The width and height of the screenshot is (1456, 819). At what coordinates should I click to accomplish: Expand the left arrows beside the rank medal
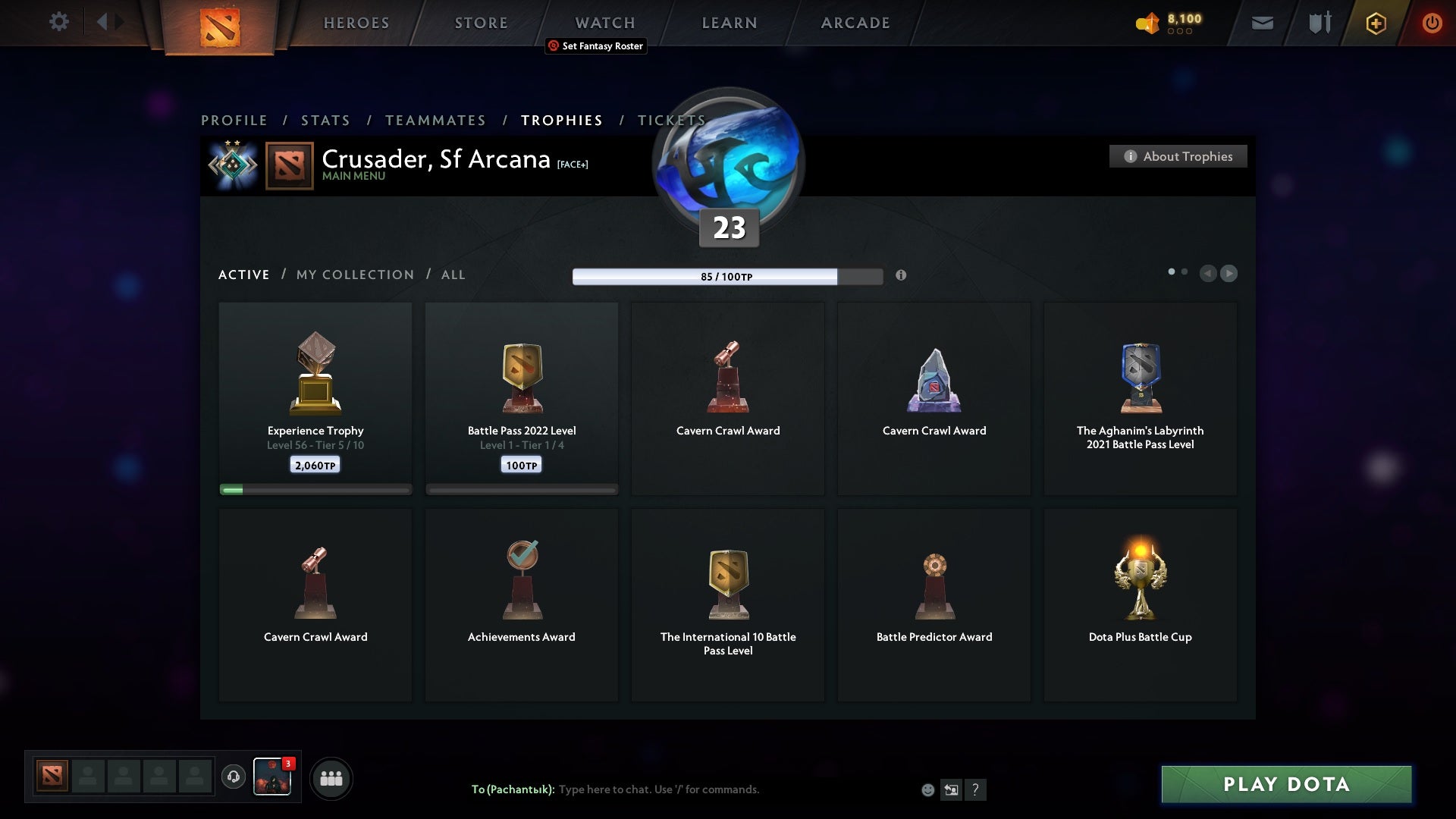215,164
